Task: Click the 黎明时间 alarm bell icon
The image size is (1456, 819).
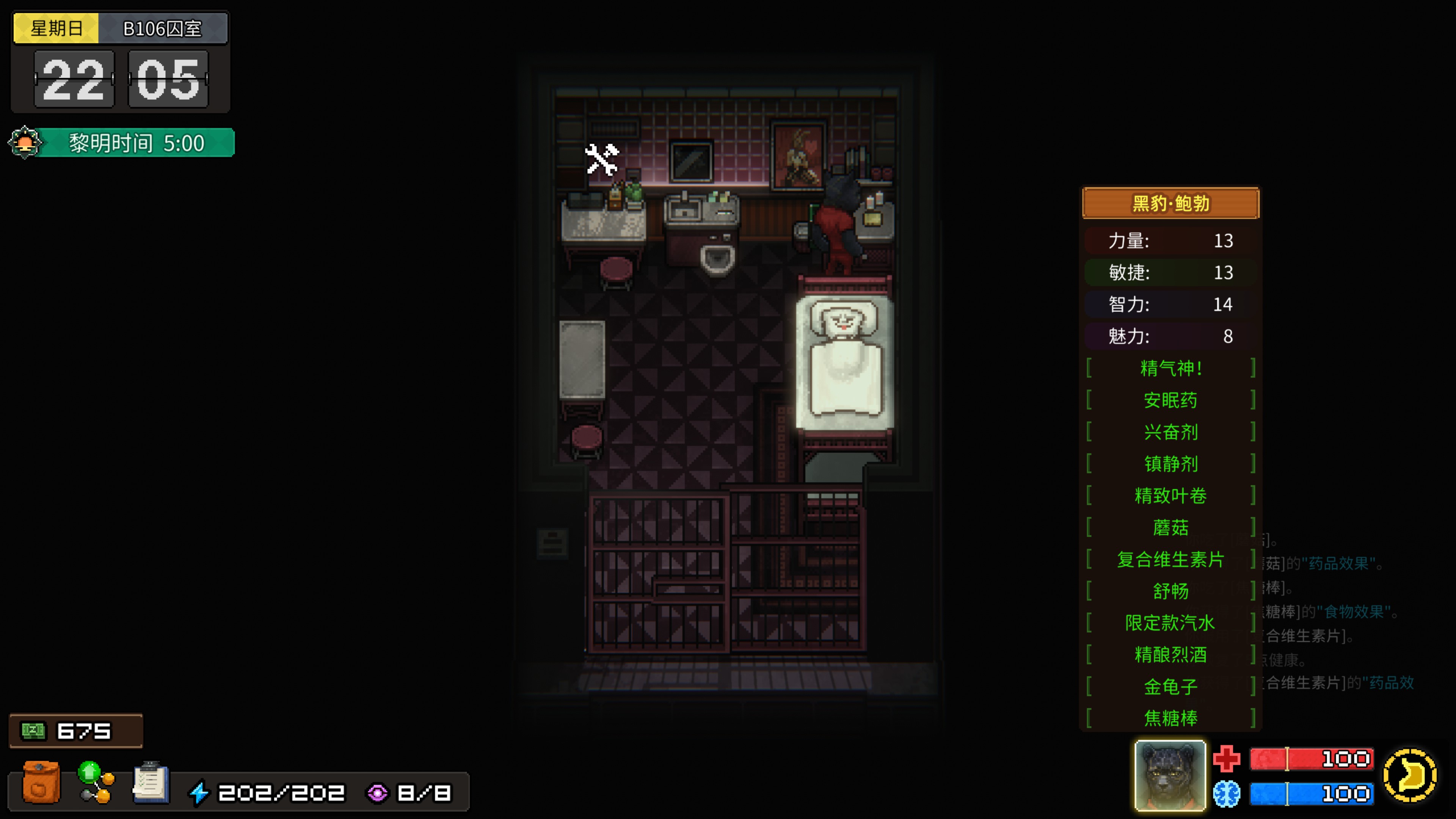Action: (x=25, y=143)
